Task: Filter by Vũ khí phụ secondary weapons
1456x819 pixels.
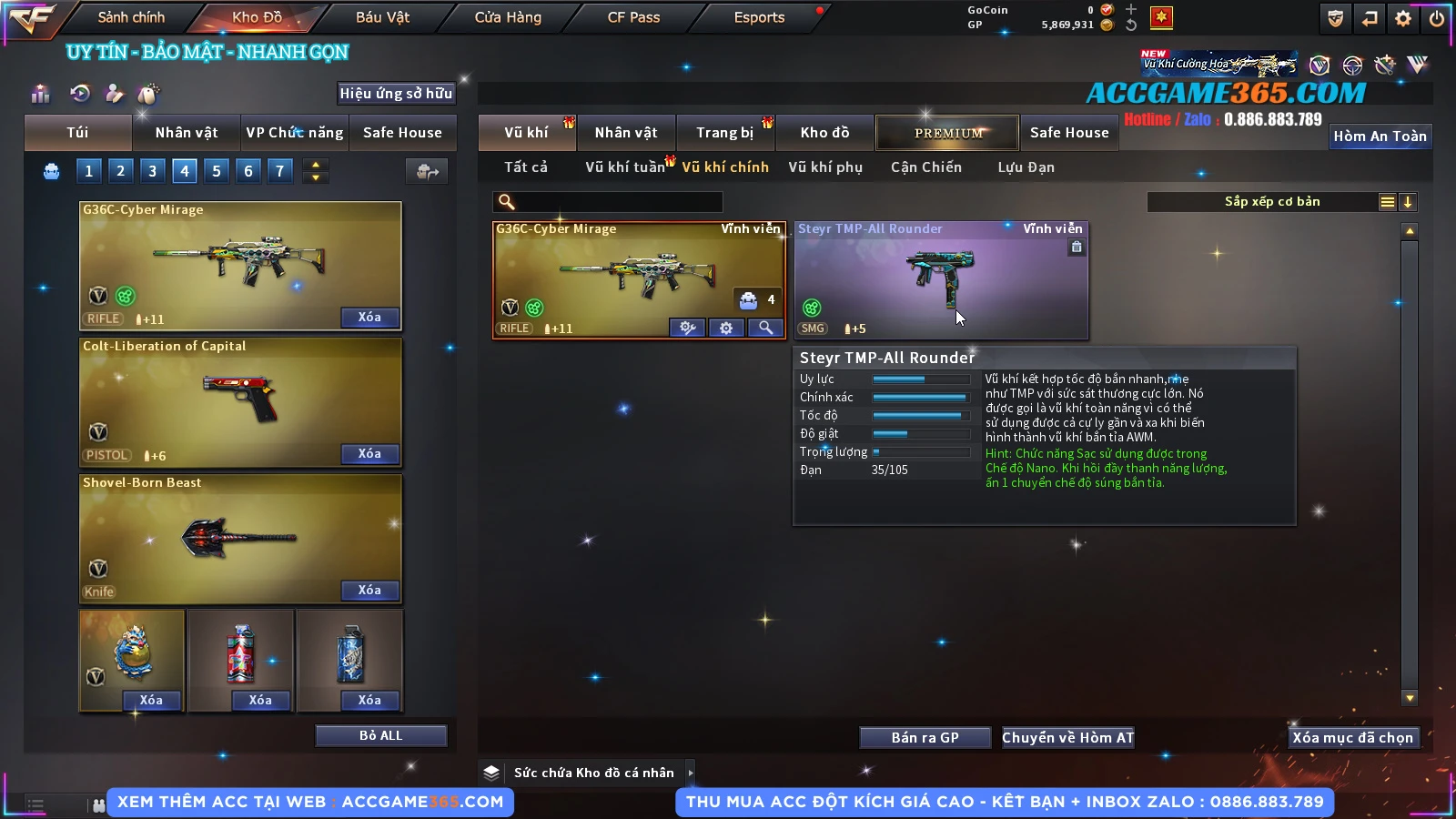Action: point(824,167)
